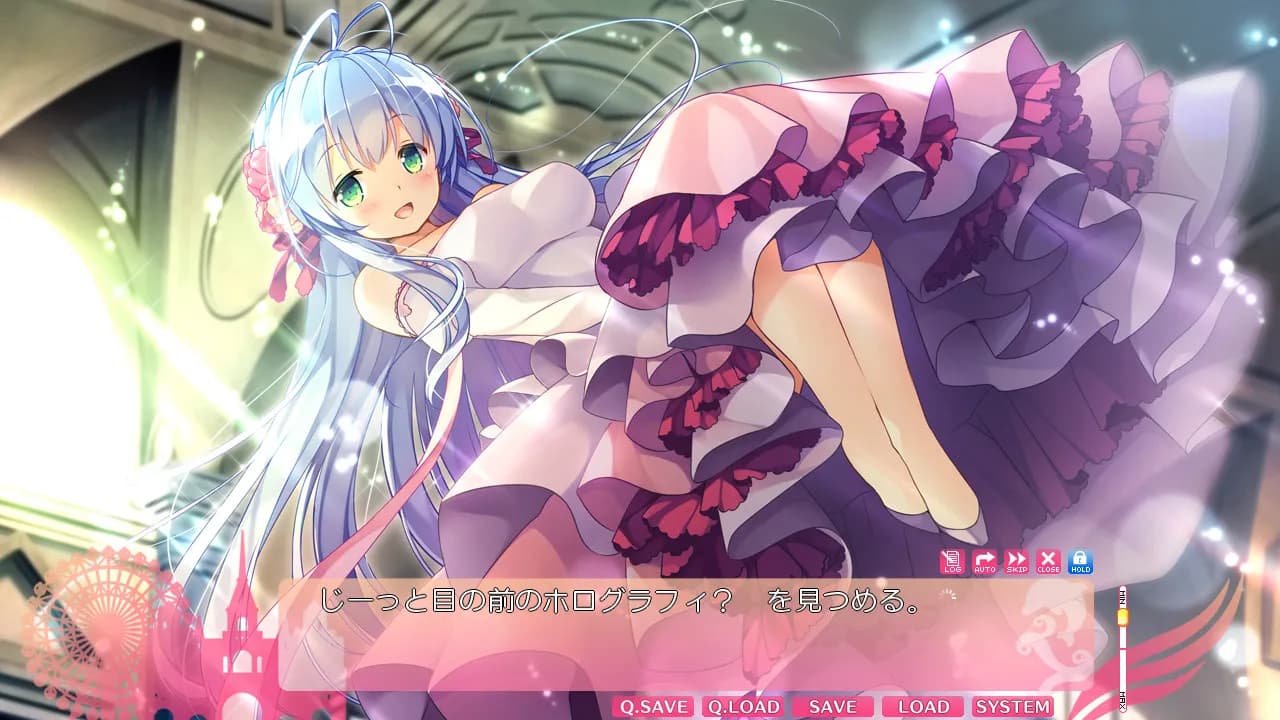Open the LOAD screen
Viewport: 1280px width, 720px height.
(921, 706)
